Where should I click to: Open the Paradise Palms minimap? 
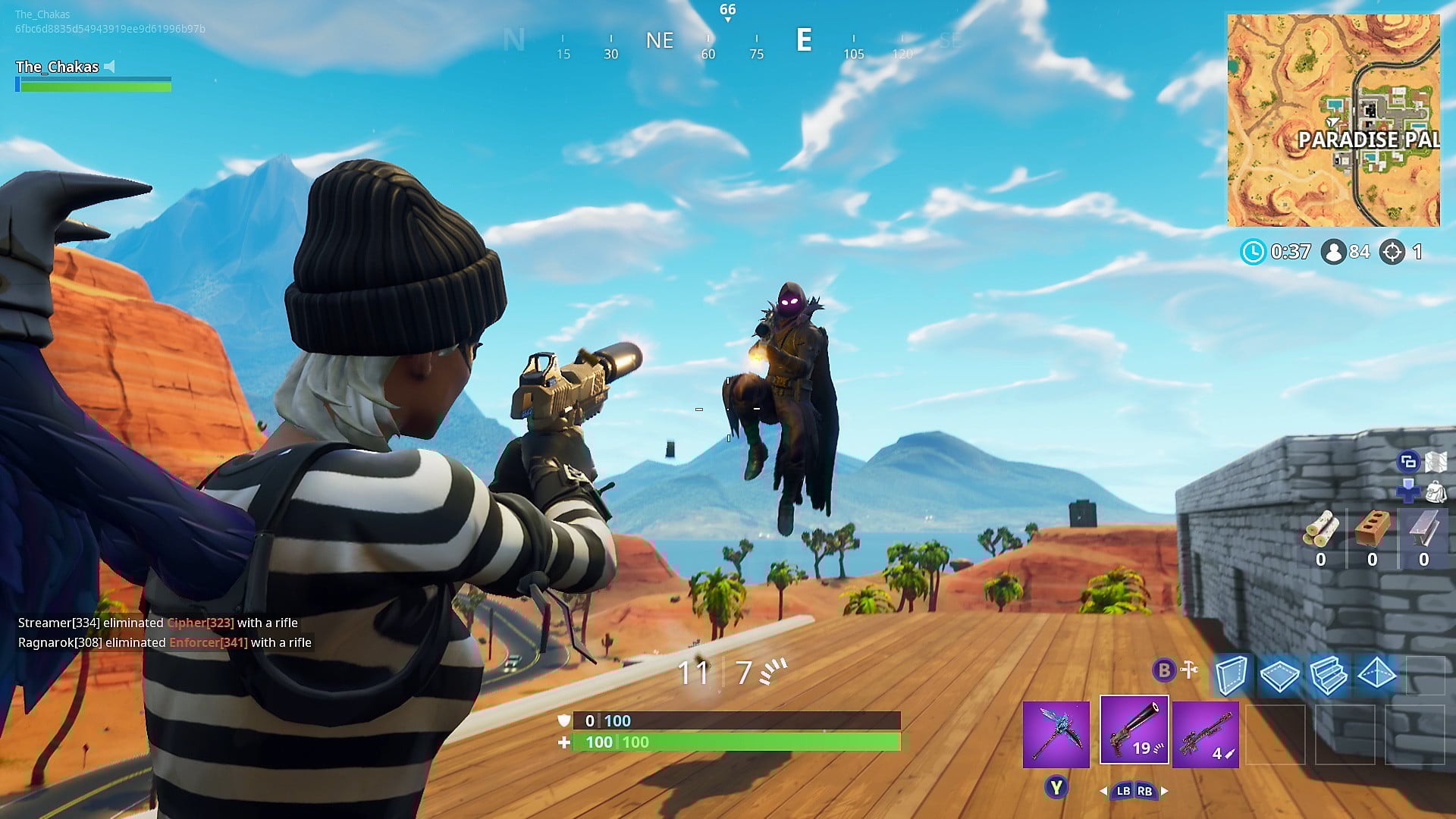1333,120
